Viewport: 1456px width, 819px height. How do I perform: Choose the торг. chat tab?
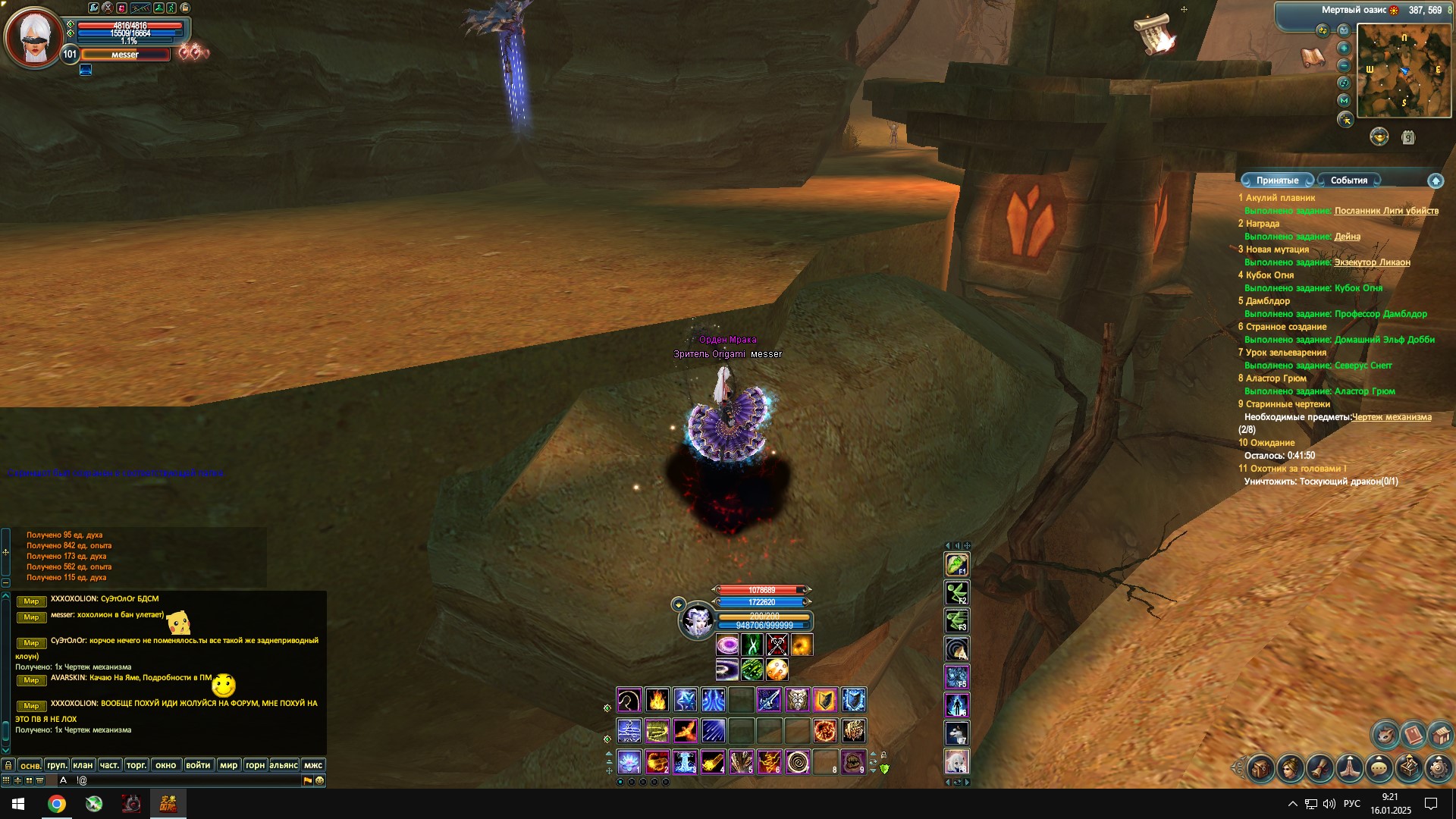click(136, 765)
